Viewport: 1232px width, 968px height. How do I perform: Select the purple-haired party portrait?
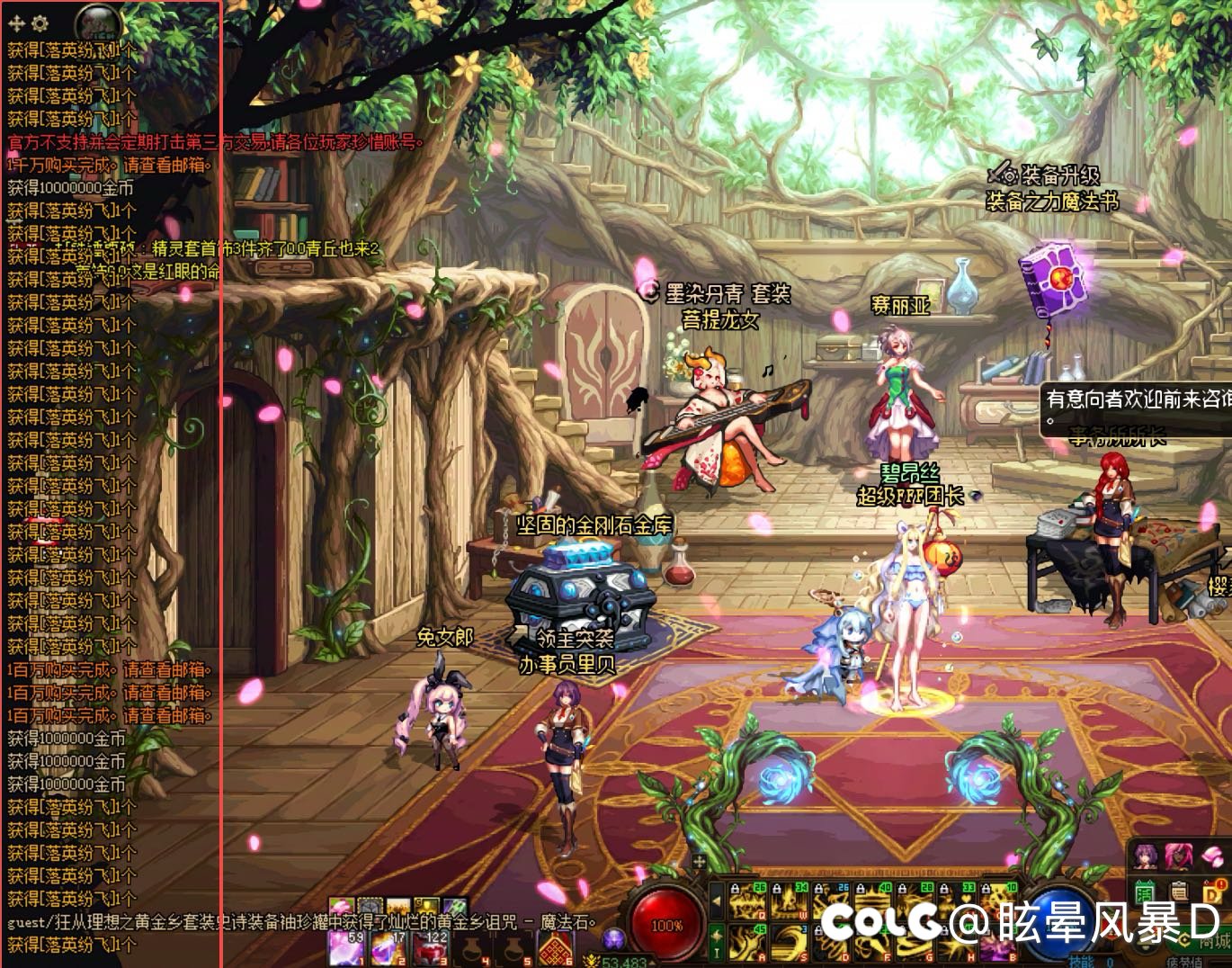[x=1146, y=855]
